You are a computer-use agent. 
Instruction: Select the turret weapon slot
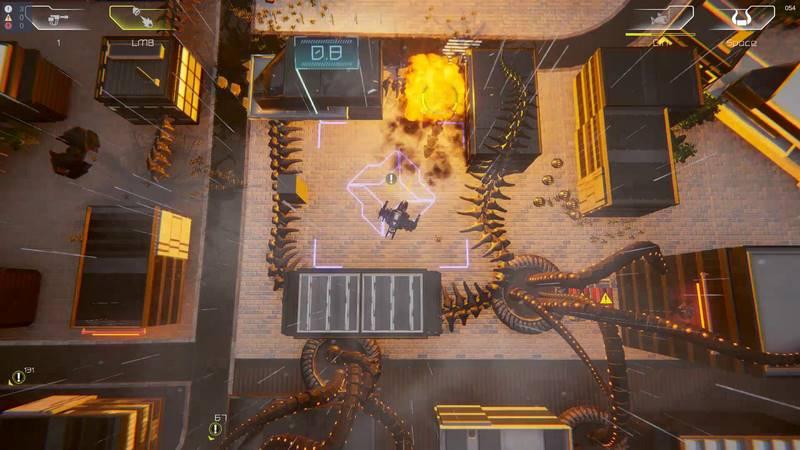point(59,17)
